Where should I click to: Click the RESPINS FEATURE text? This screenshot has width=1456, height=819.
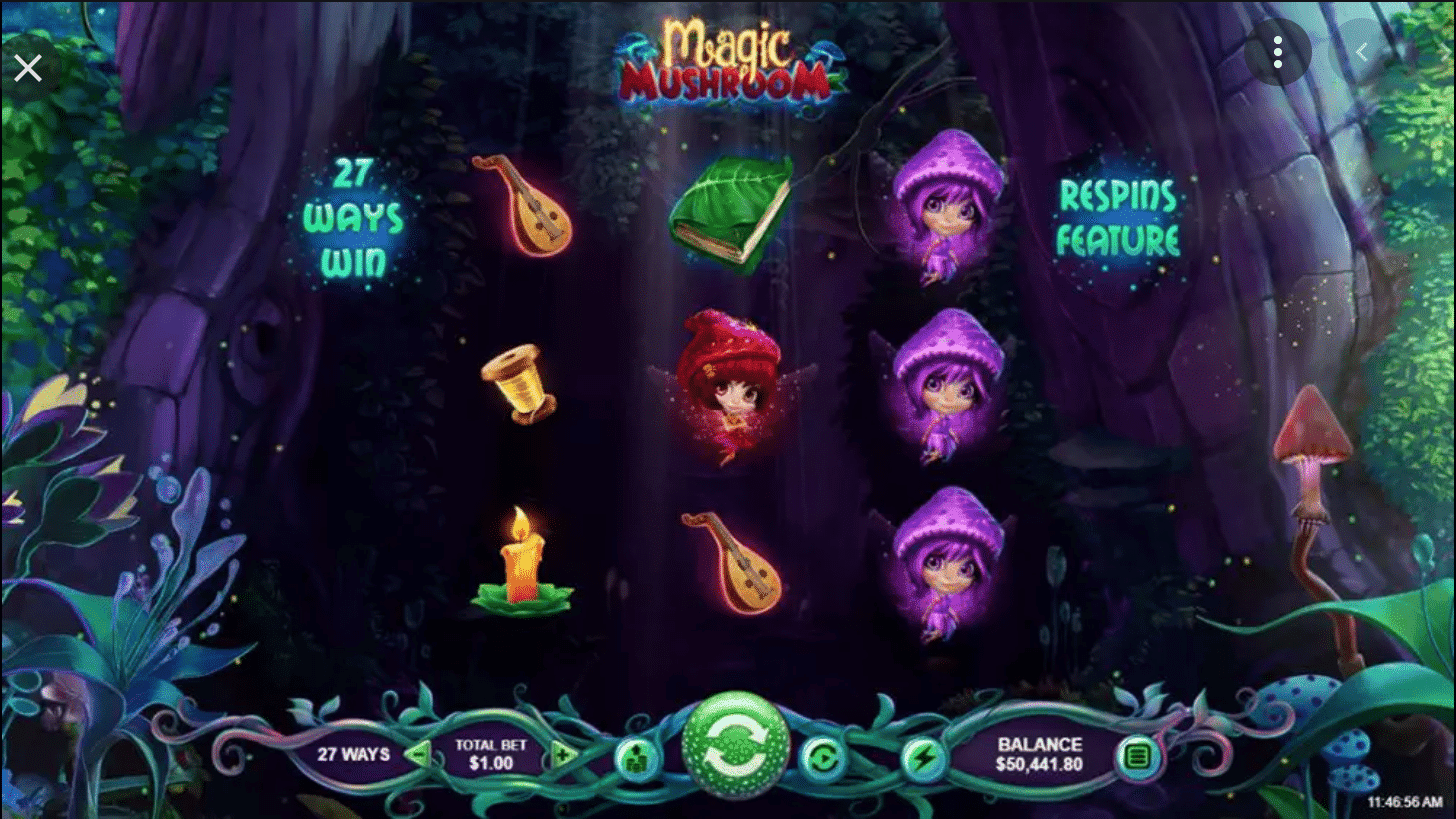1118,214
